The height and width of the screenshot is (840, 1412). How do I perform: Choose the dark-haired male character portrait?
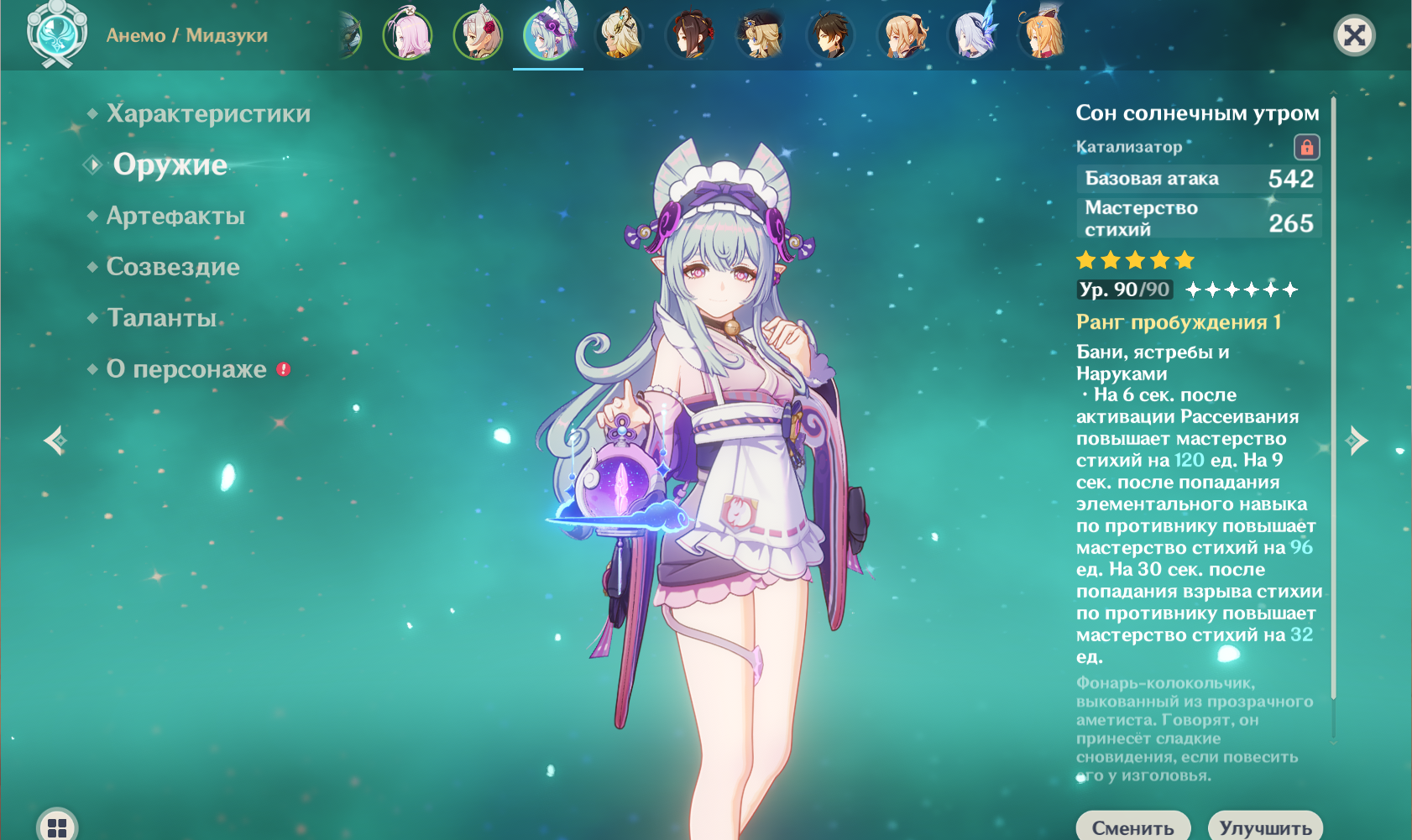click(831, 35)
